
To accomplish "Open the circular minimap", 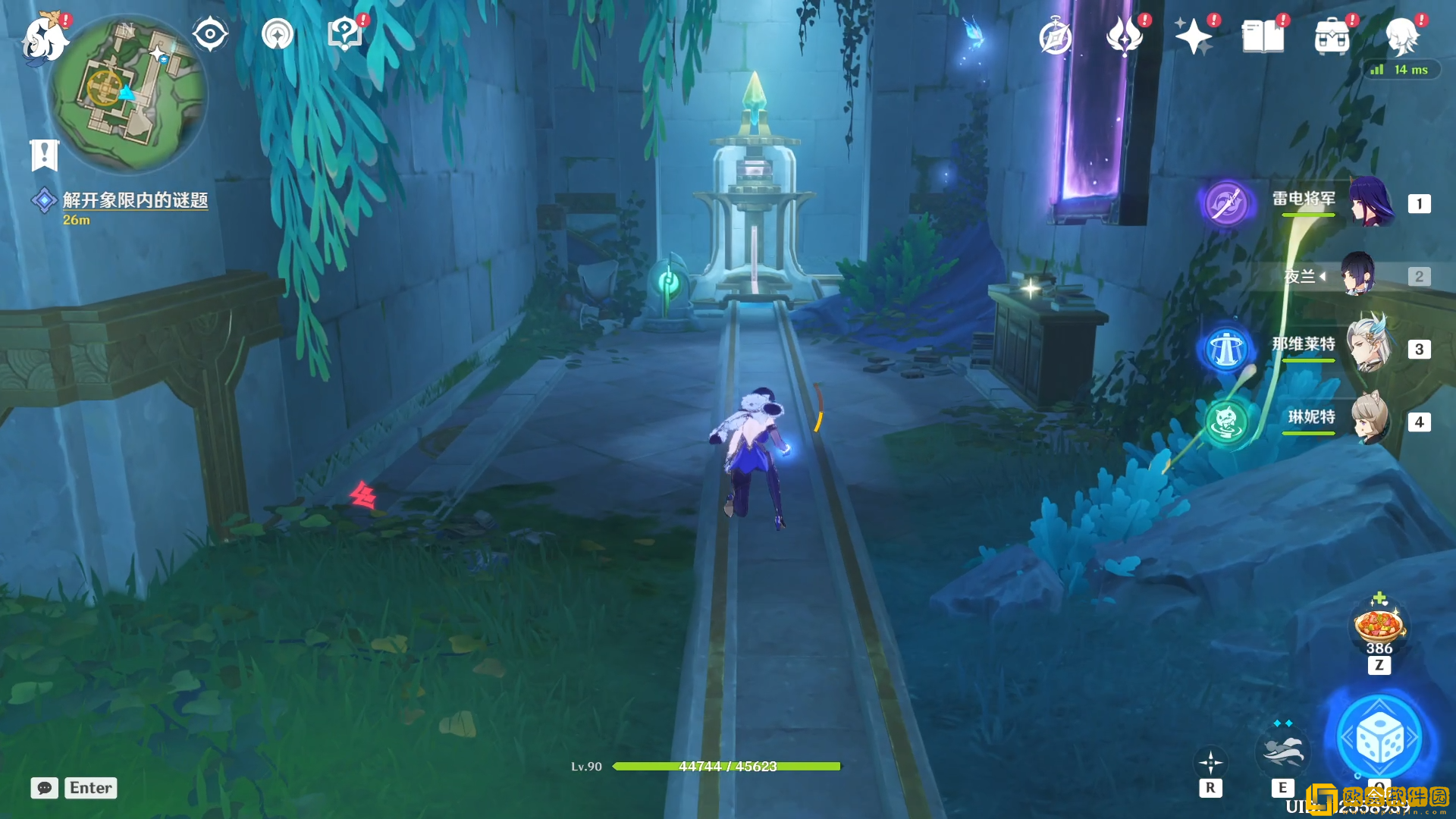I will point(127,94).
